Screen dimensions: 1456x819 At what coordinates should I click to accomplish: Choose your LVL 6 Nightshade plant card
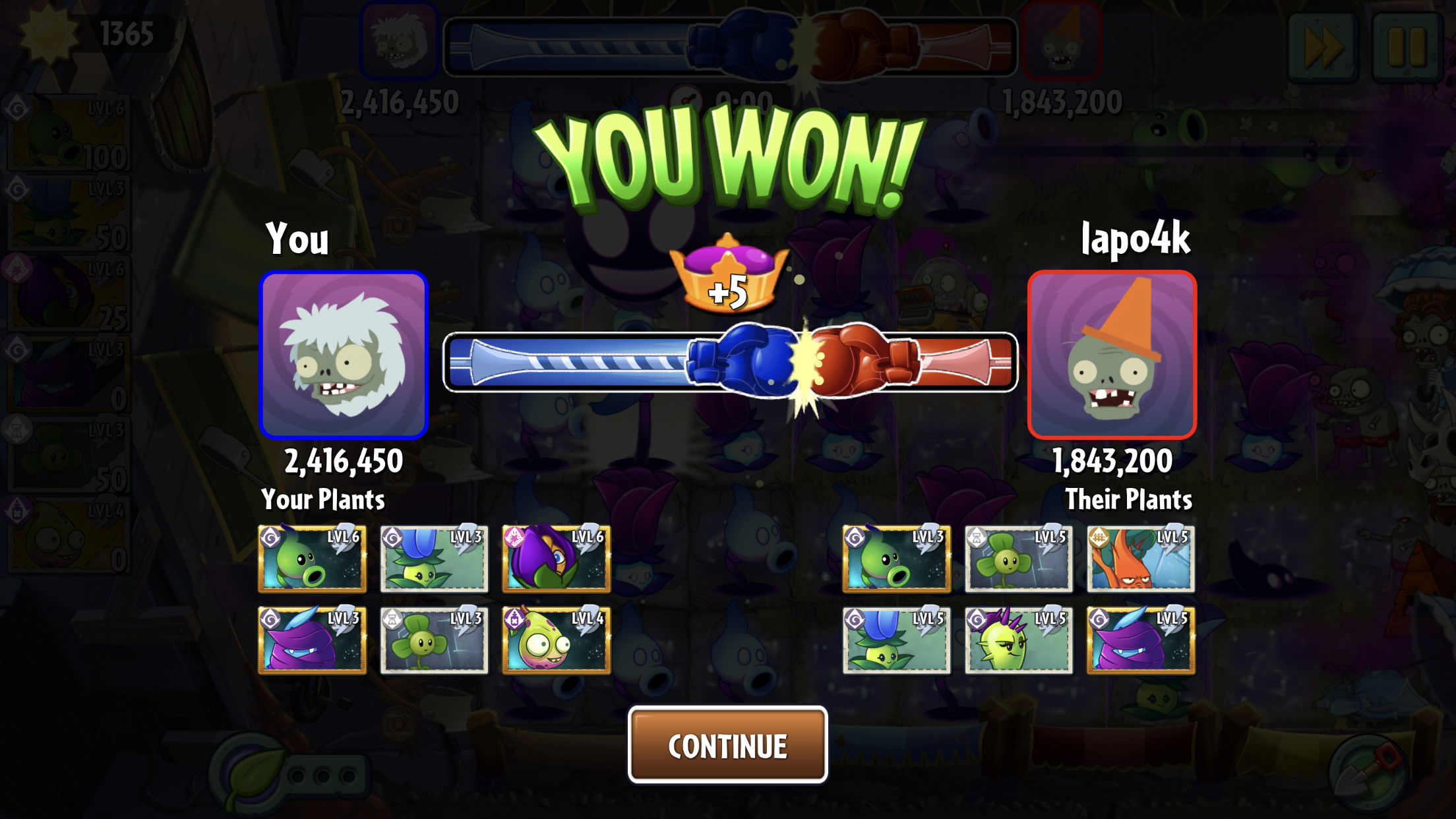pos(556,559)
